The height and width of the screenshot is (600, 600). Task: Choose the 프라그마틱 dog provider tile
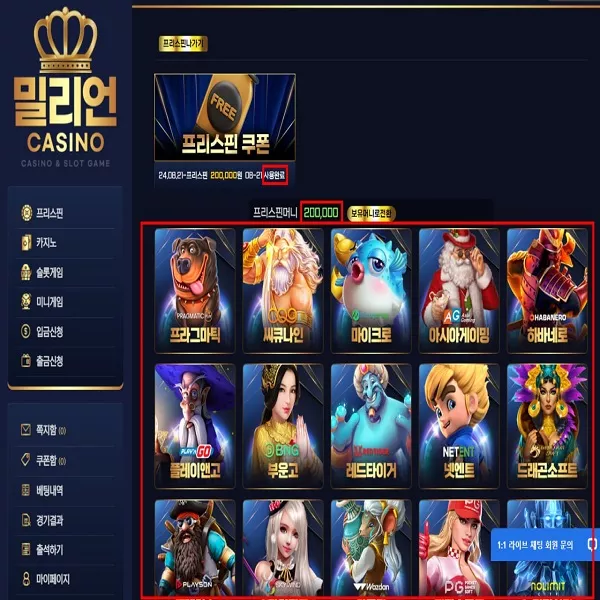pos(195,290)
